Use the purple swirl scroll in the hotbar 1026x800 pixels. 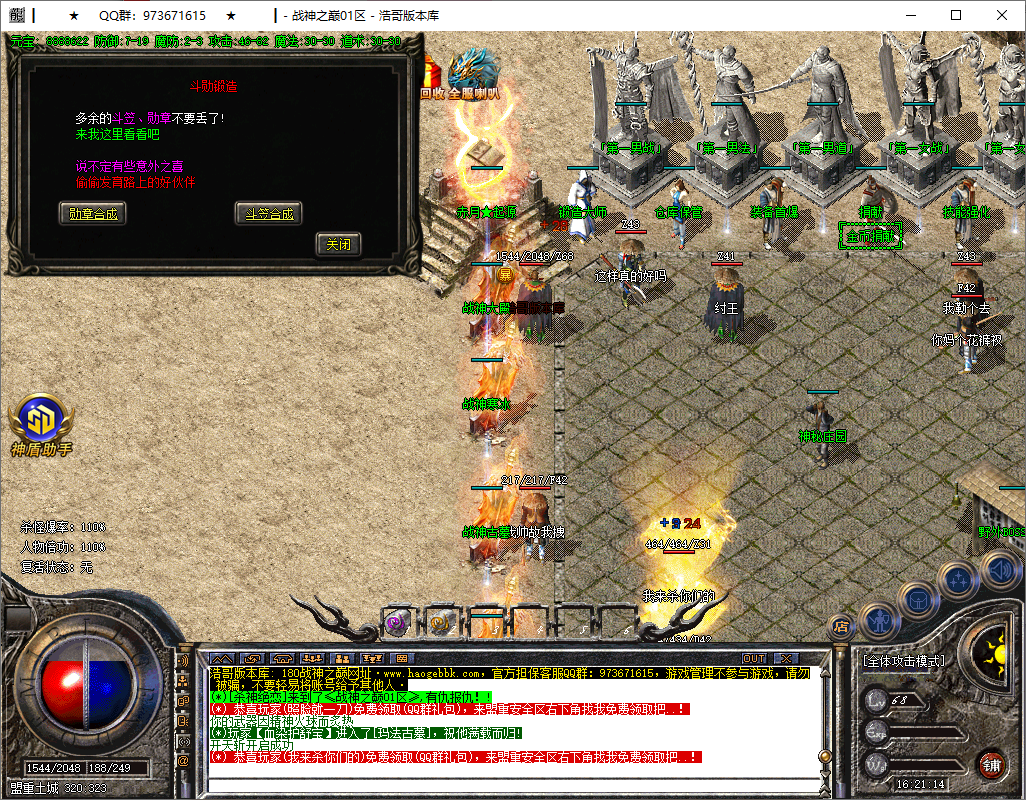tap(396, 622)
